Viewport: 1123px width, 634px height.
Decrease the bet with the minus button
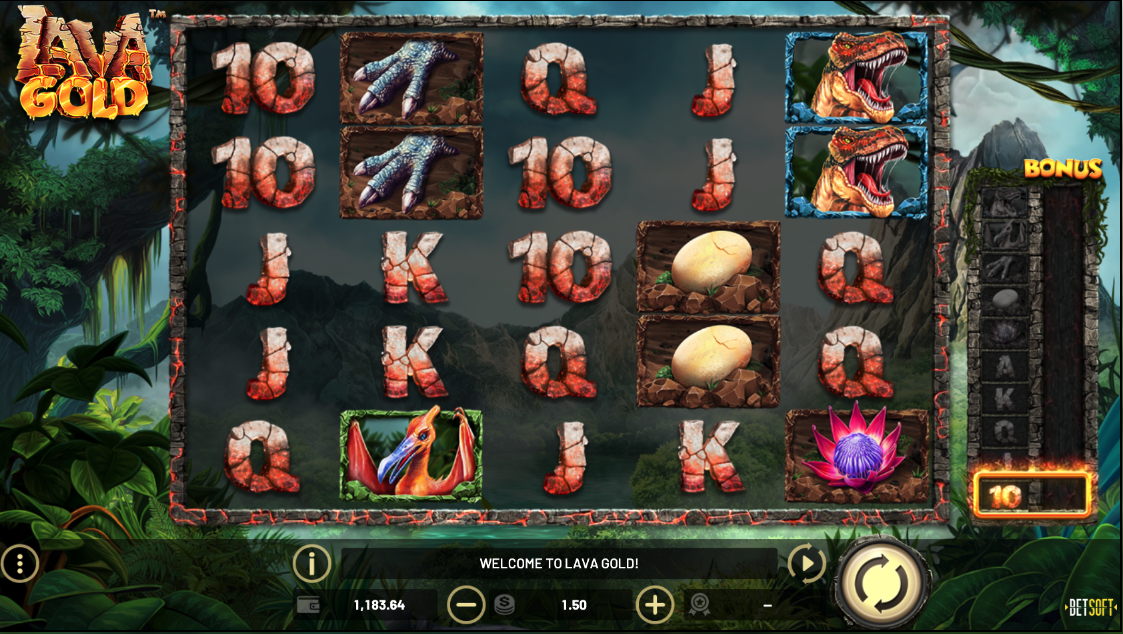tap(466, 605)
